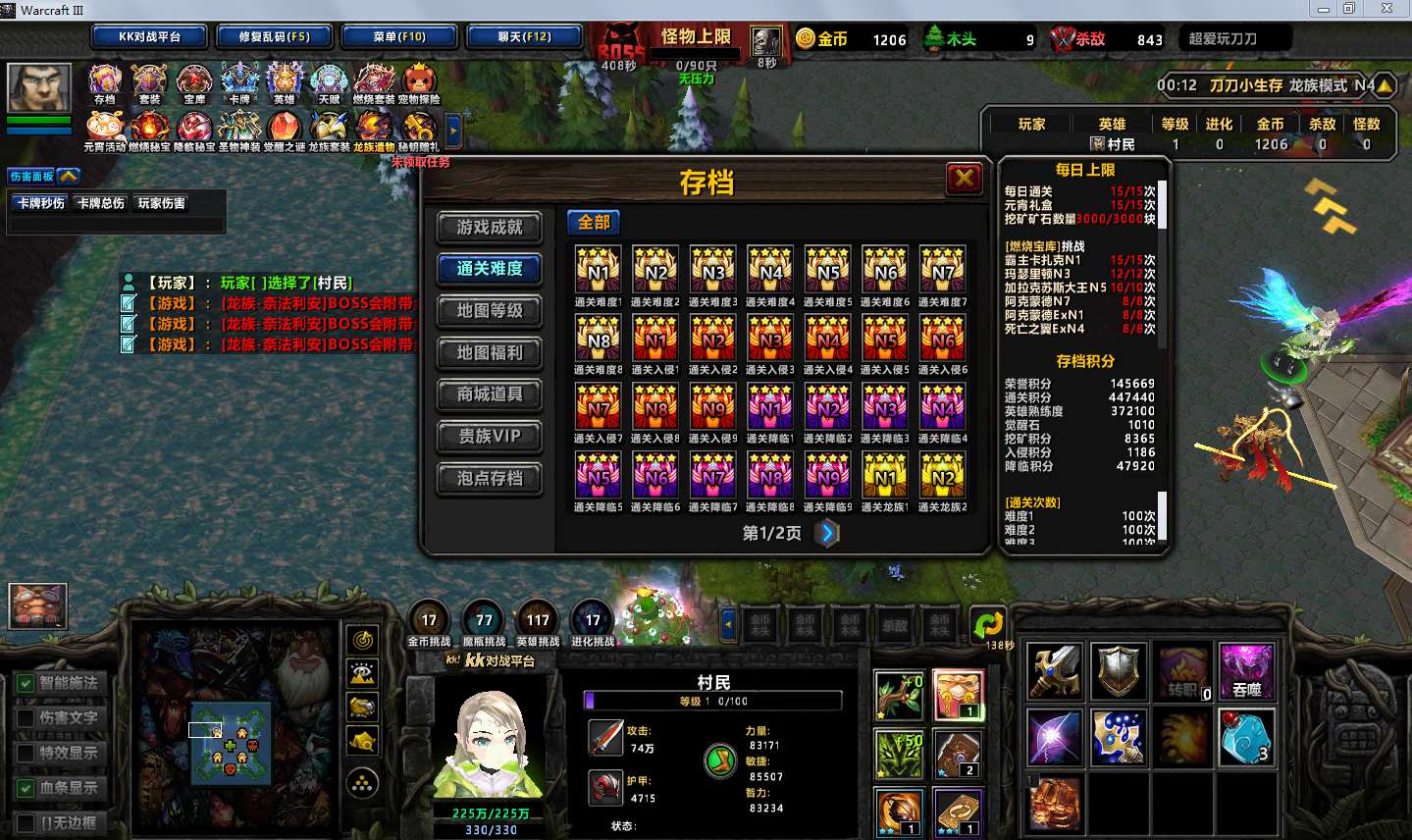The width and height of the screenshot is (1412, 840).
Task: Close the 存档 save window
Action: (964, 179)
